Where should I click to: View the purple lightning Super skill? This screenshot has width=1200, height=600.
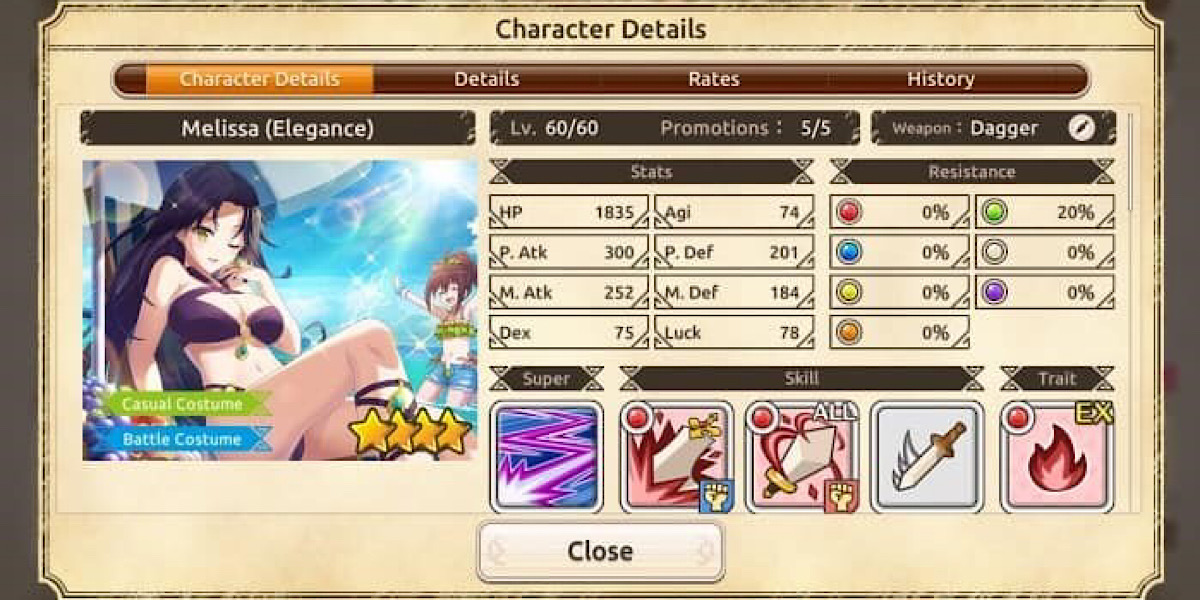pyautogui.click(x=547, y=457)
